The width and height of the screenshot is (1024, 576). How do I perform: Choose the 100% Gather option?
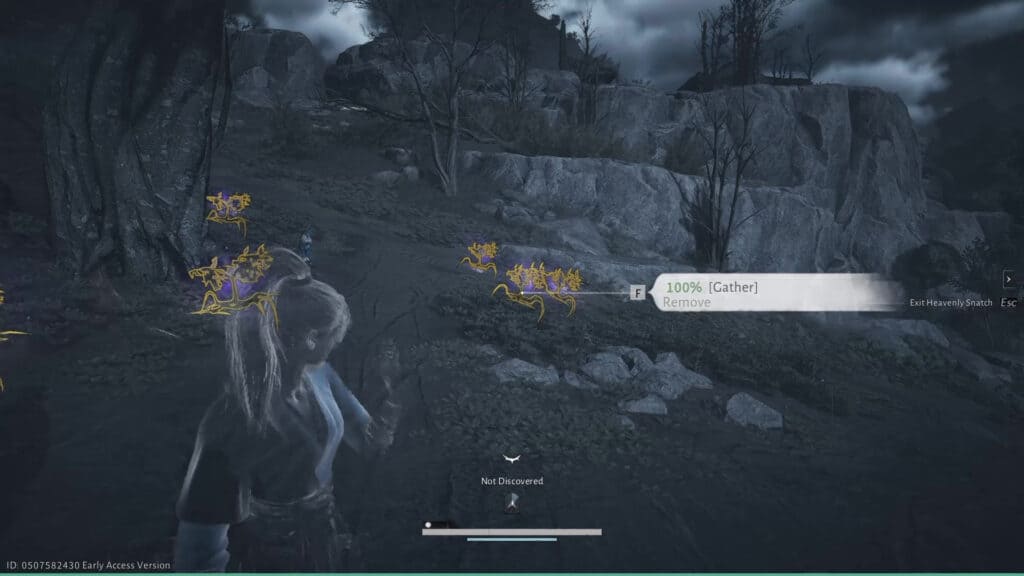click(711, 288)
